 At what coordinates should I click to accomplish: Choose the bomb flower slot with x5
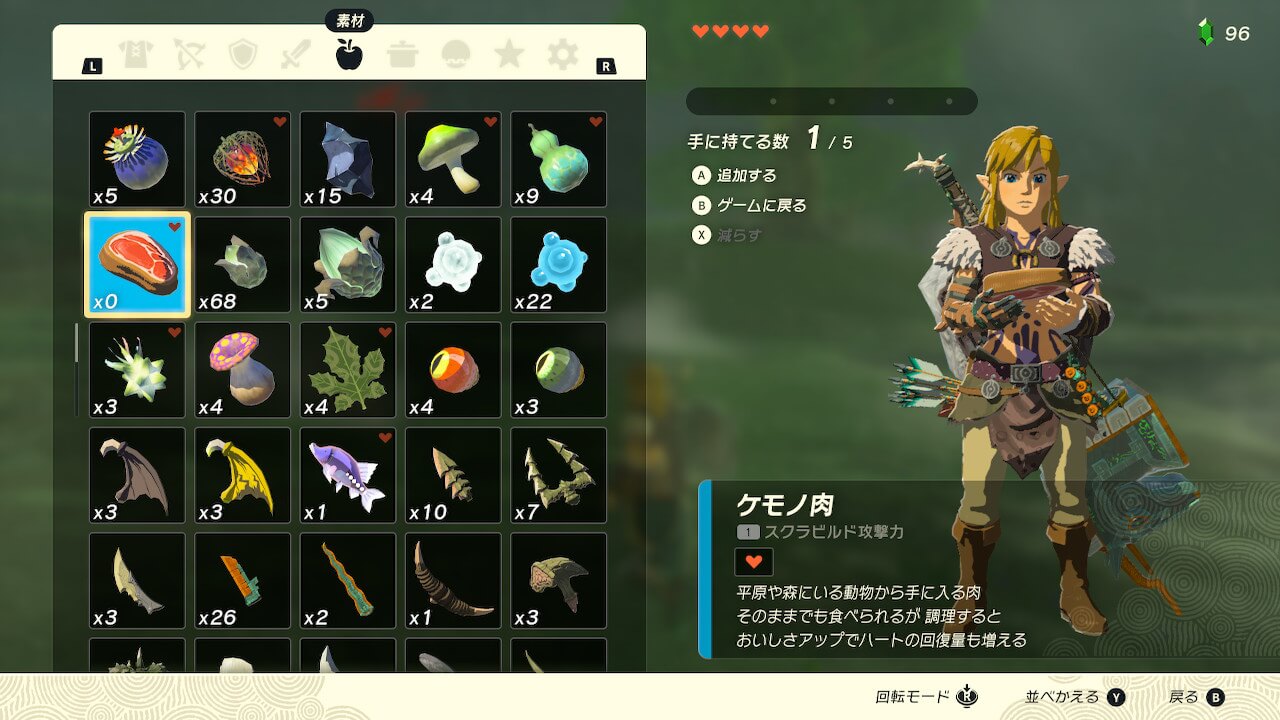(137, 159)
